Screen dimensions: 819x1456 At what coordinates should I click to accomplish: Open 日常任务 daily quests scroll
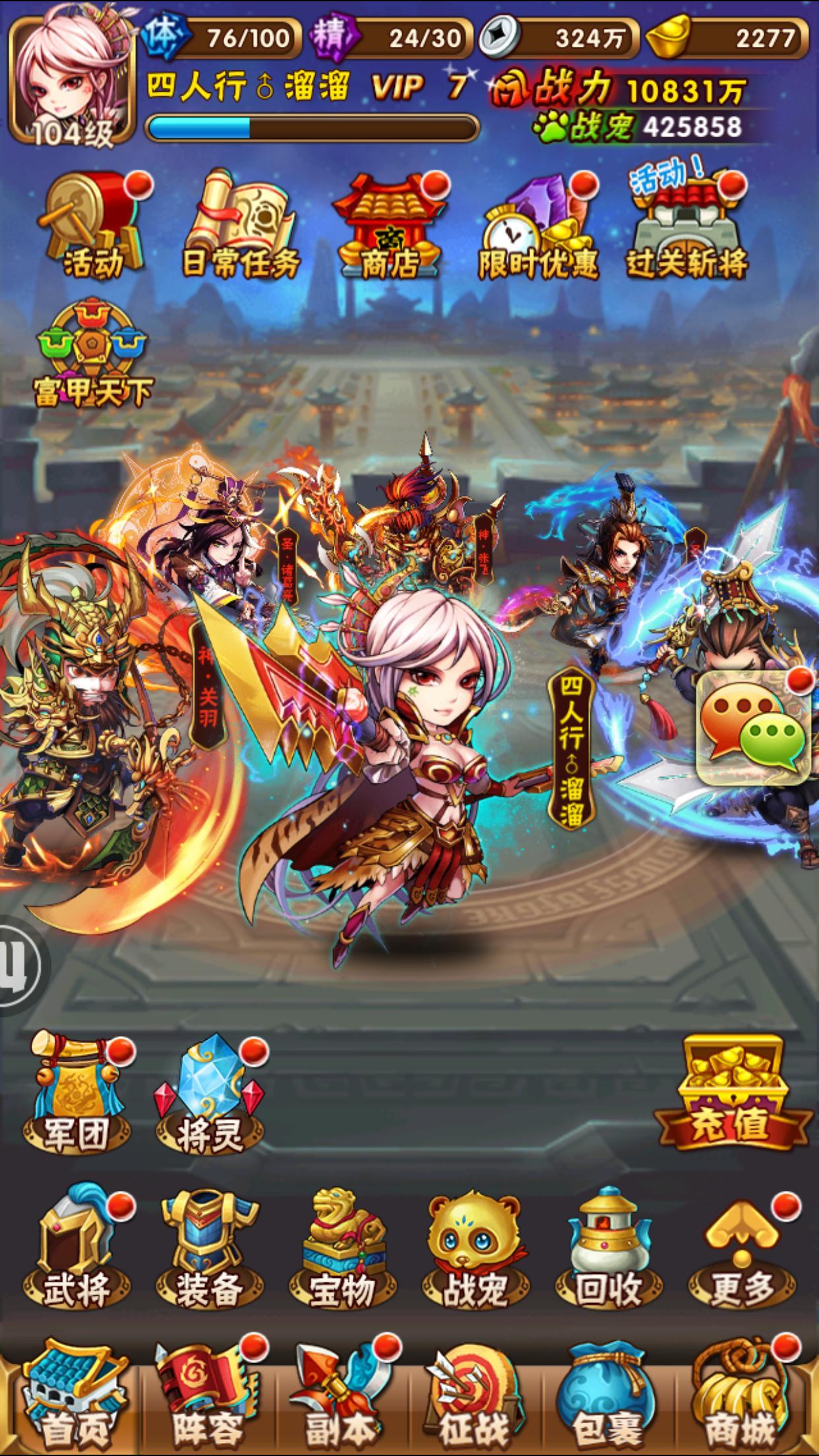(240, 226)
